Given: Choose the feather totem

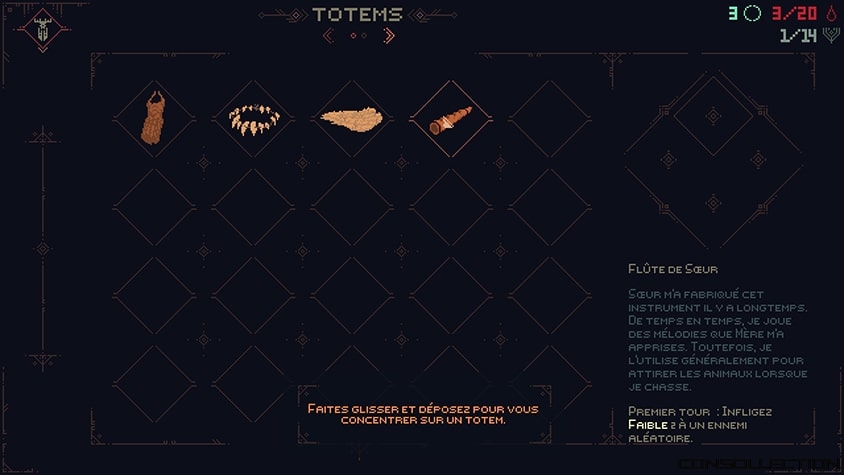Looking at the screenshot, I should 349,119.
